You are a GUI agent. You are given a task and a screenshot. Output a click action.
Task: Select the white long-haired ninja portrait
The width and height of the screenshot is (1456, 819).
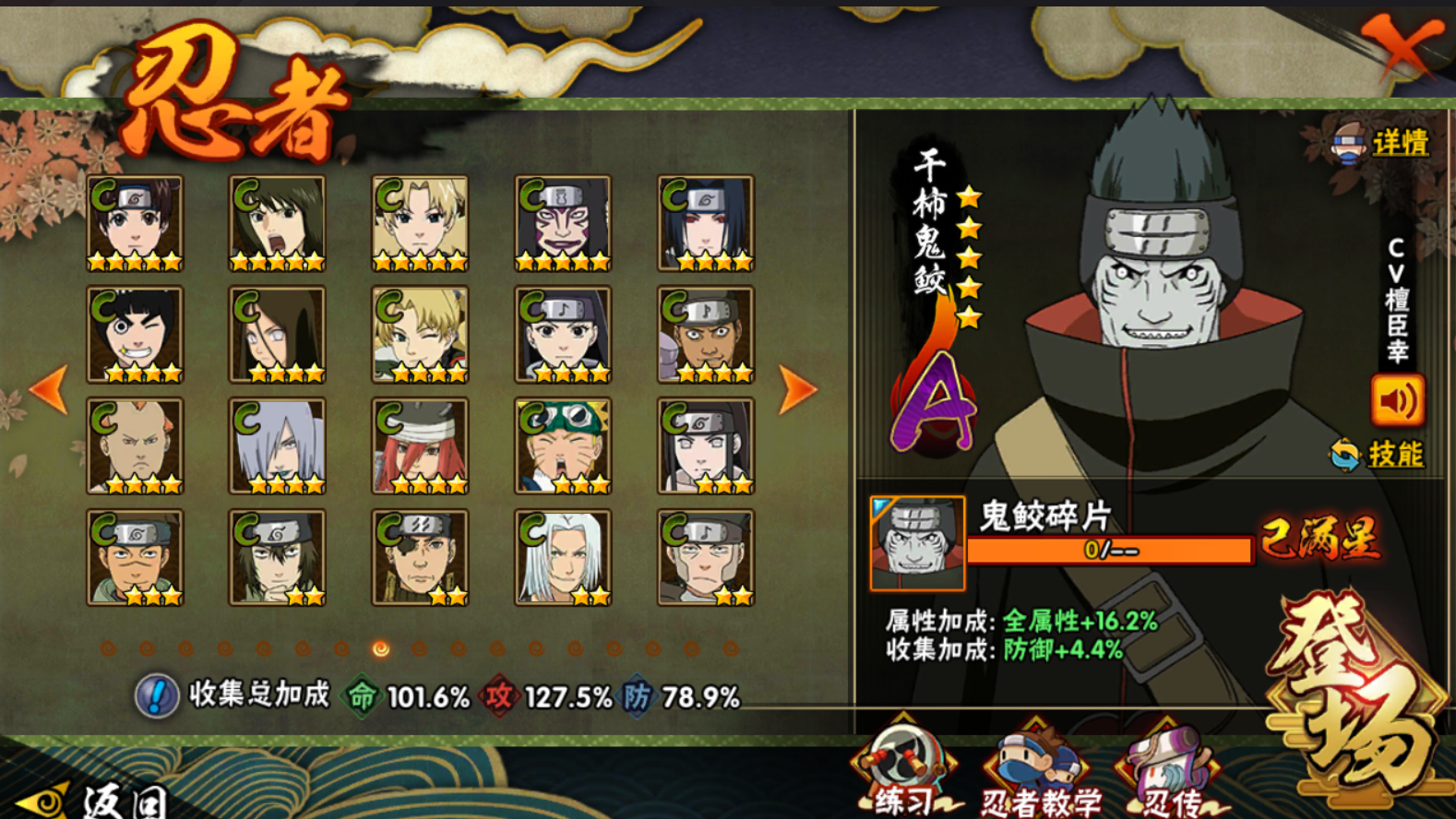tap(563, 558)
